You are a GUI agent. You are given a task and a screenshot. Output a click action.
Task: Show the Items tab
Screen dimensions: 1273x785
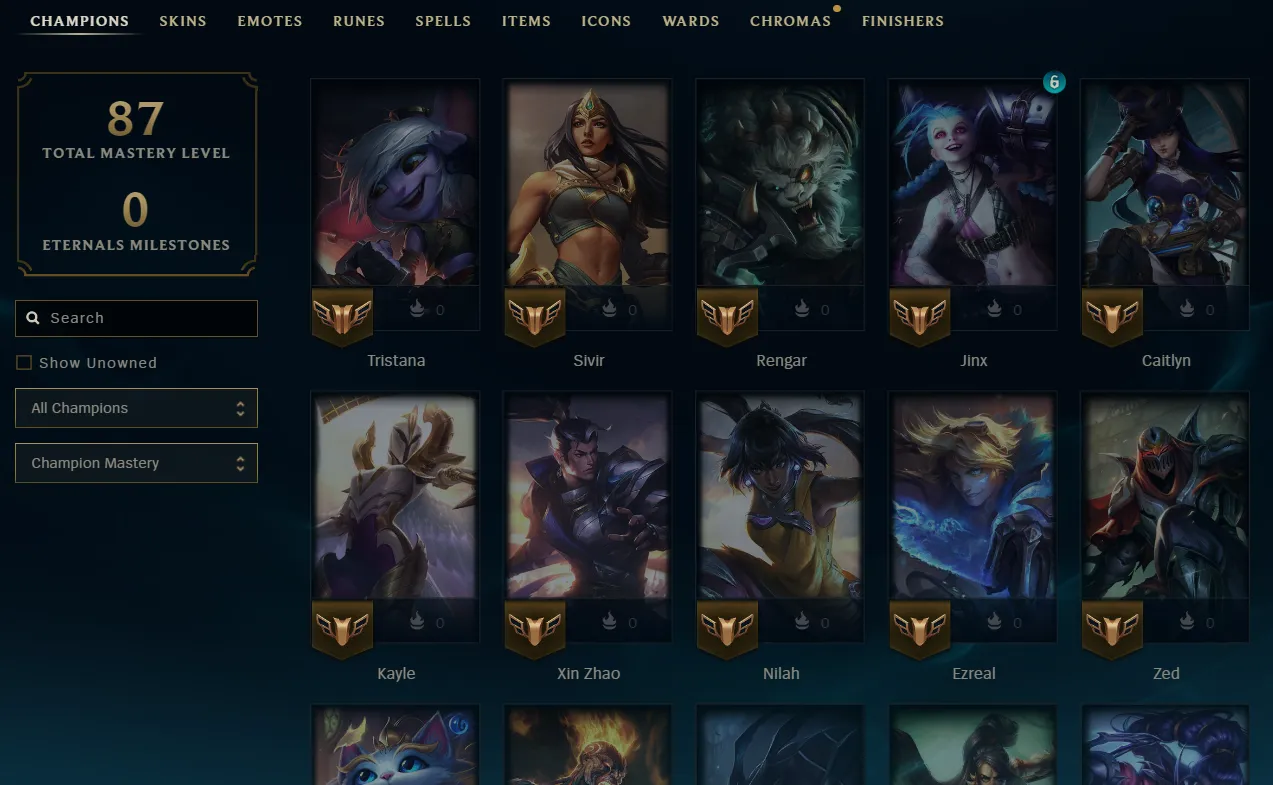526,21
